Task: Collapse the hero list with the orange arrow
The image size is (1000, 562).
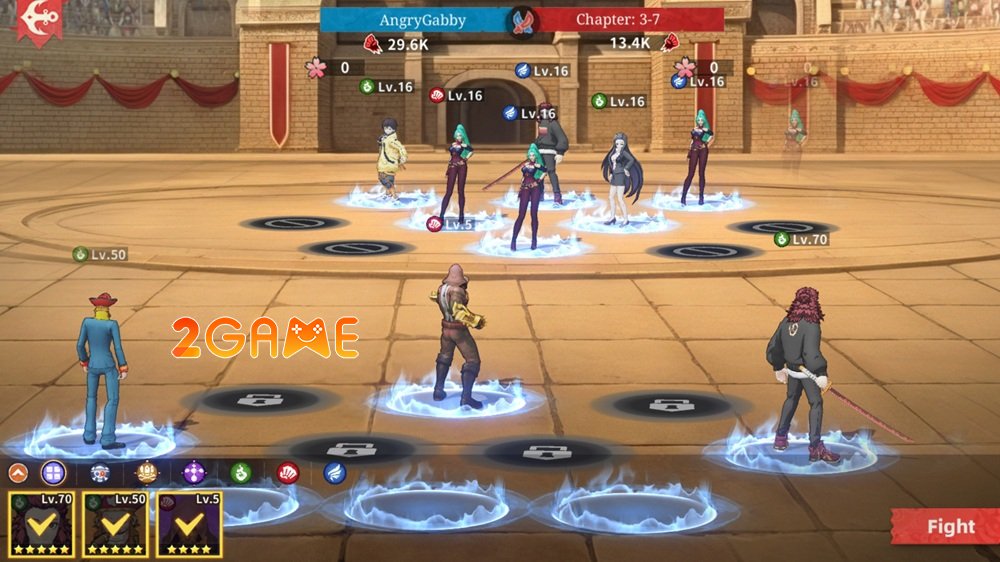Action: tap(18, 473)
